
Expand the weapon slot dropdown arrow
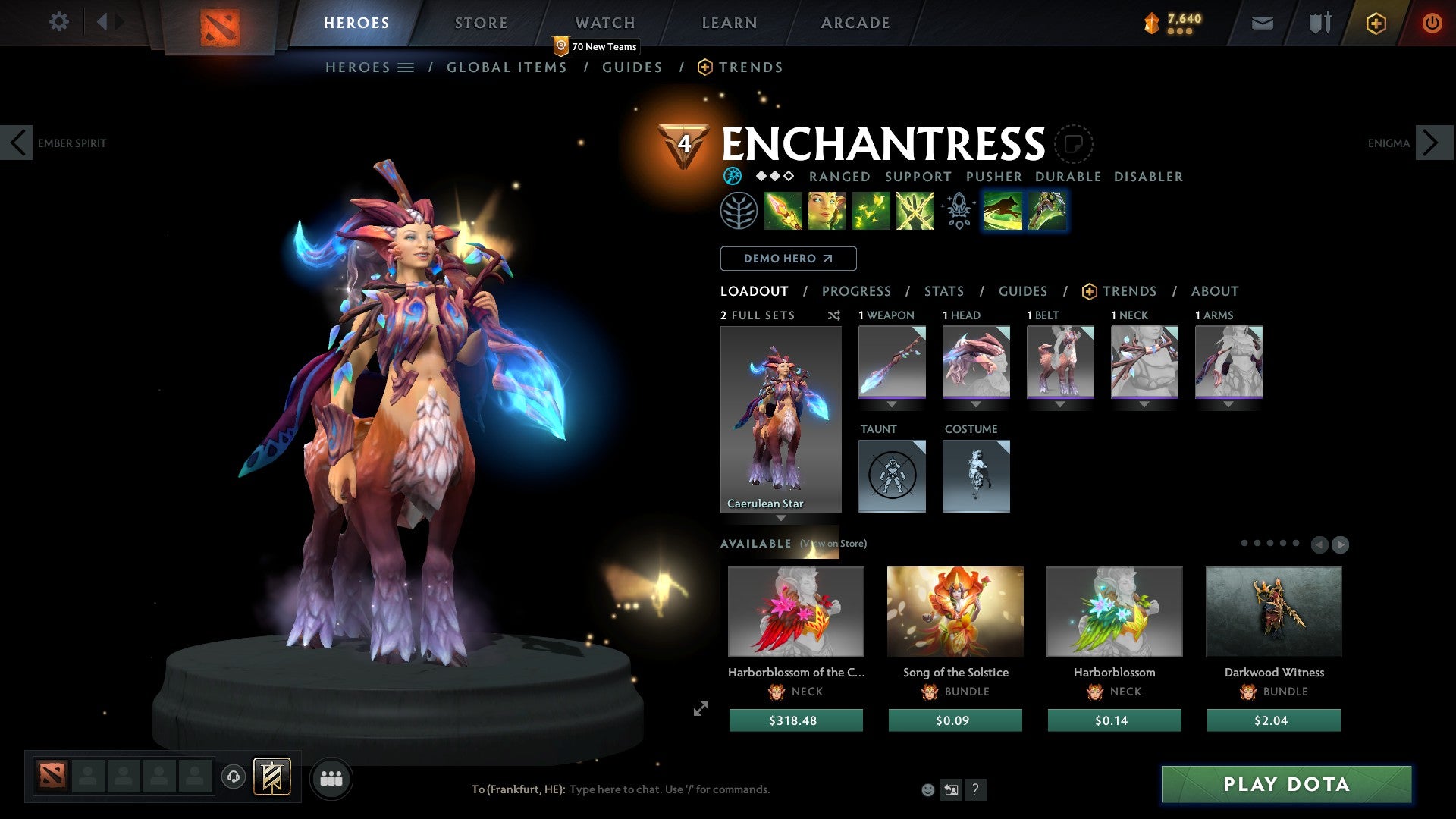pyautogui.click(x=892, y=404)
